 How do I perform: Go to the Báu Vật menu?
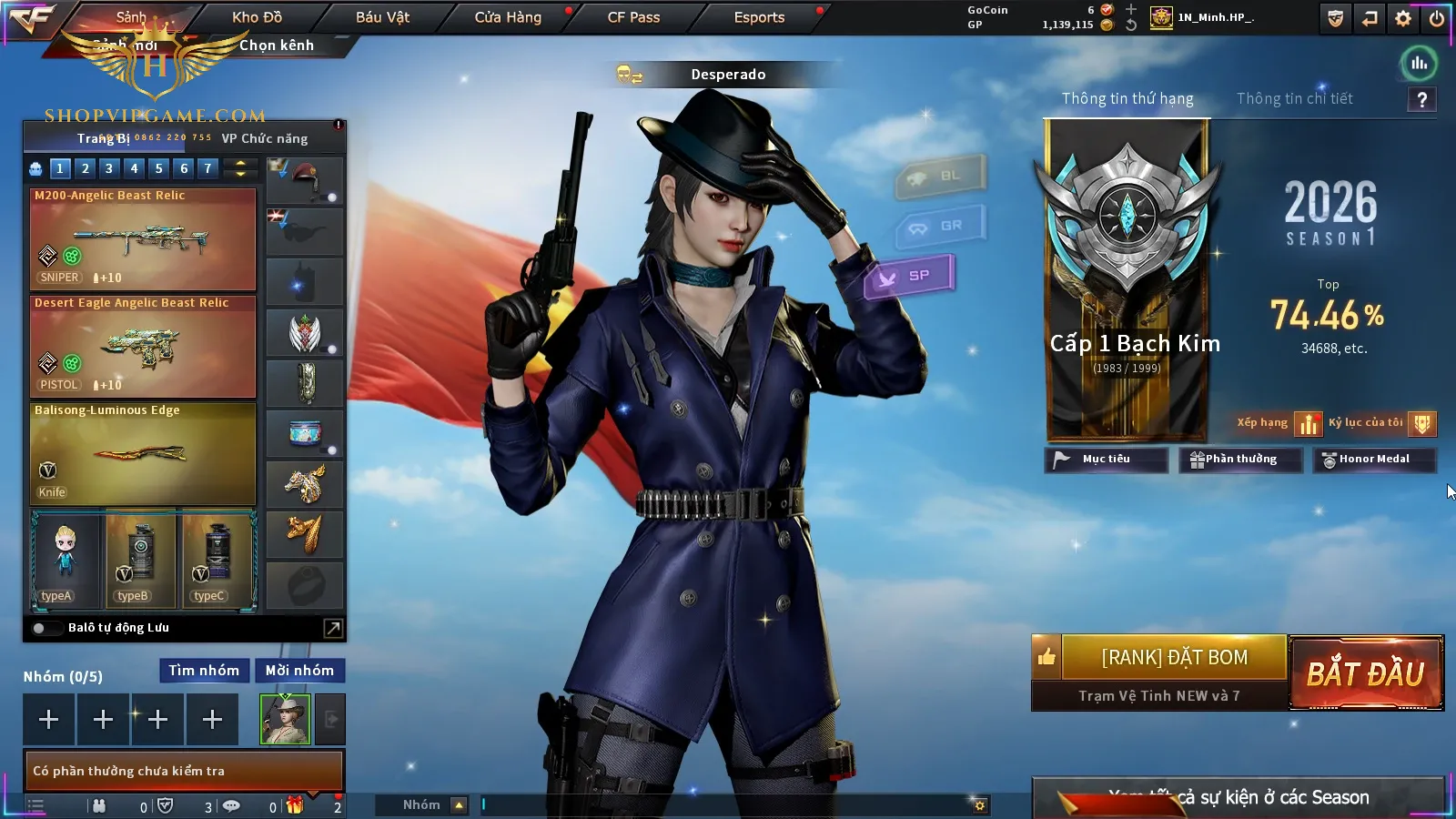coord(382,17)
